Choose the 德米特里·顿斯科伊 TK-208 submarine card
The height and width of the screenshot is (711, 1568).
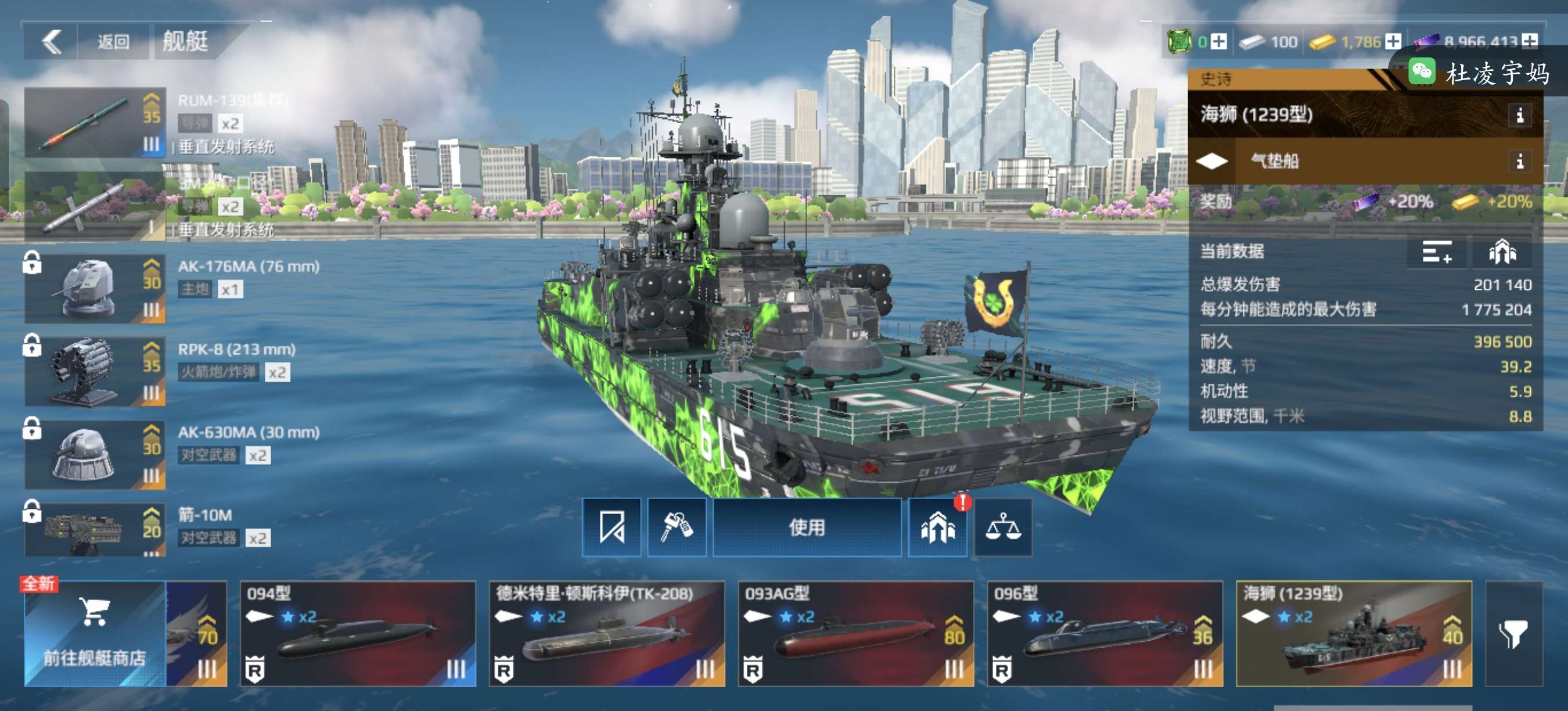coord(606,633)
